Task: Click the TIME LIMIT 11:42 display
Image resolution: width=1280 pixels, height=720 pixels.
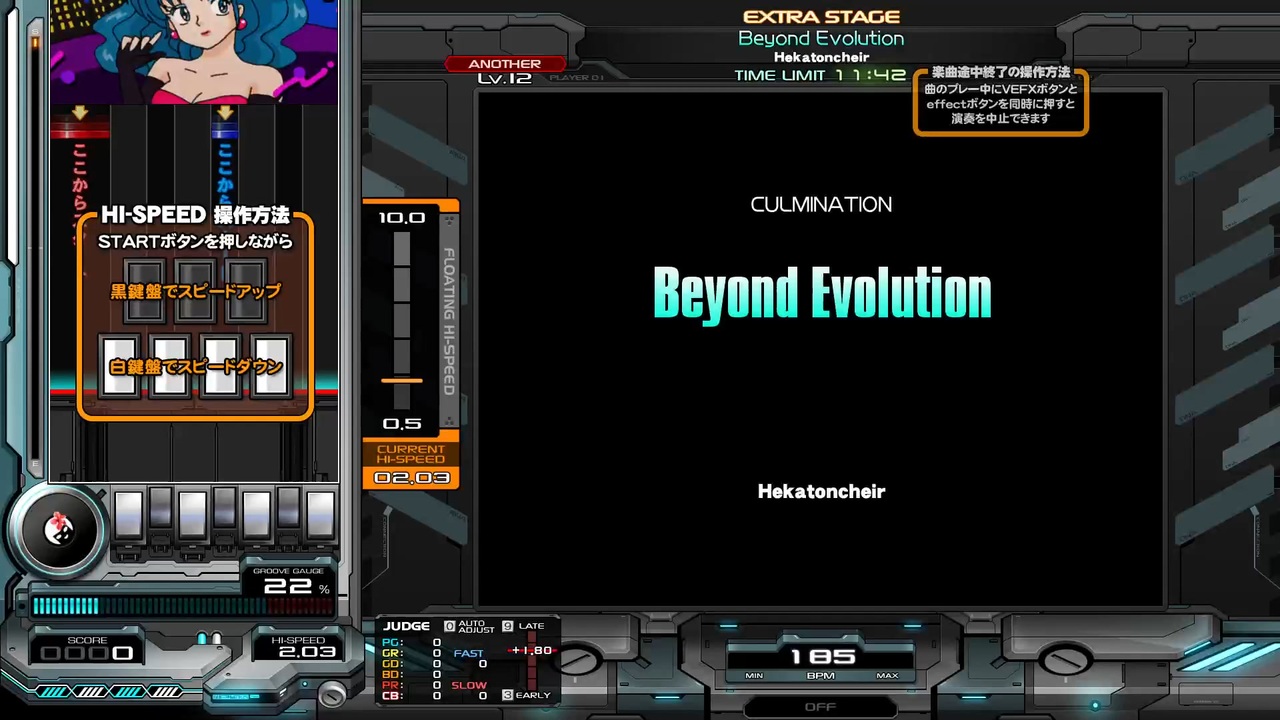Action: click(820, 75)
